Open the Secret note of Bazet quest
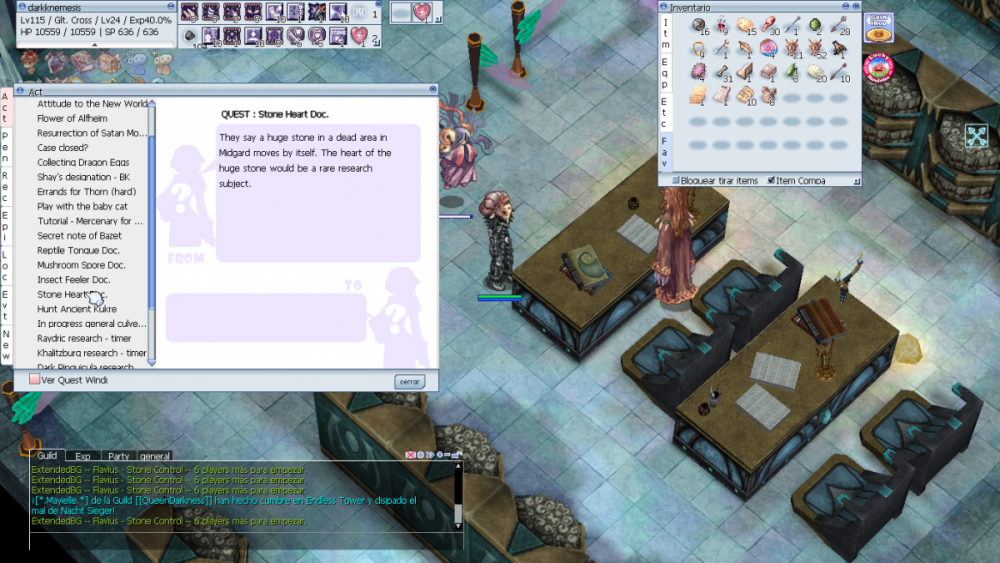Image resolution: width=1000 pixels, height=563 pixels. pyautogui.click(x=78, y=235)
